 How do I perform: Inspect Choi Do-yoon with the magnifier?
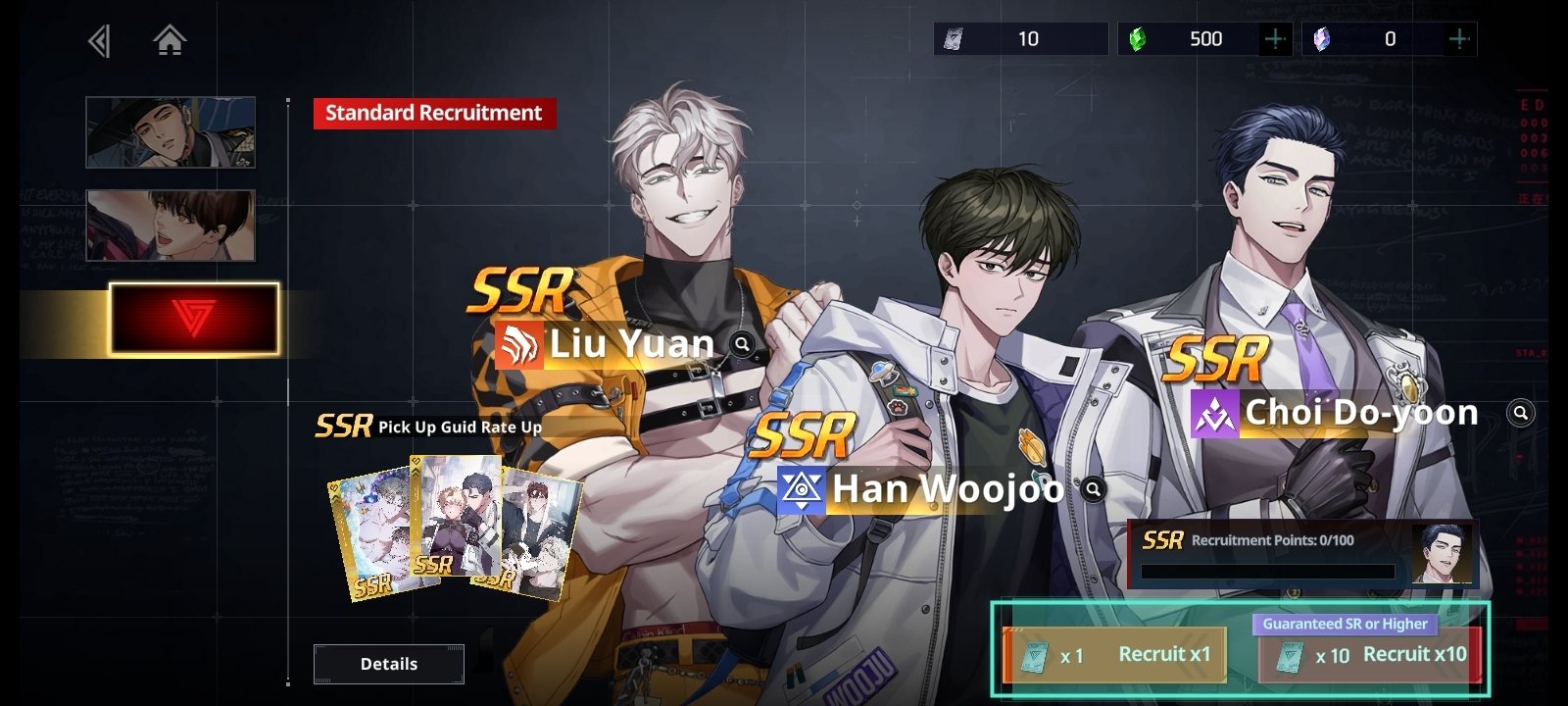(1521, 413)
